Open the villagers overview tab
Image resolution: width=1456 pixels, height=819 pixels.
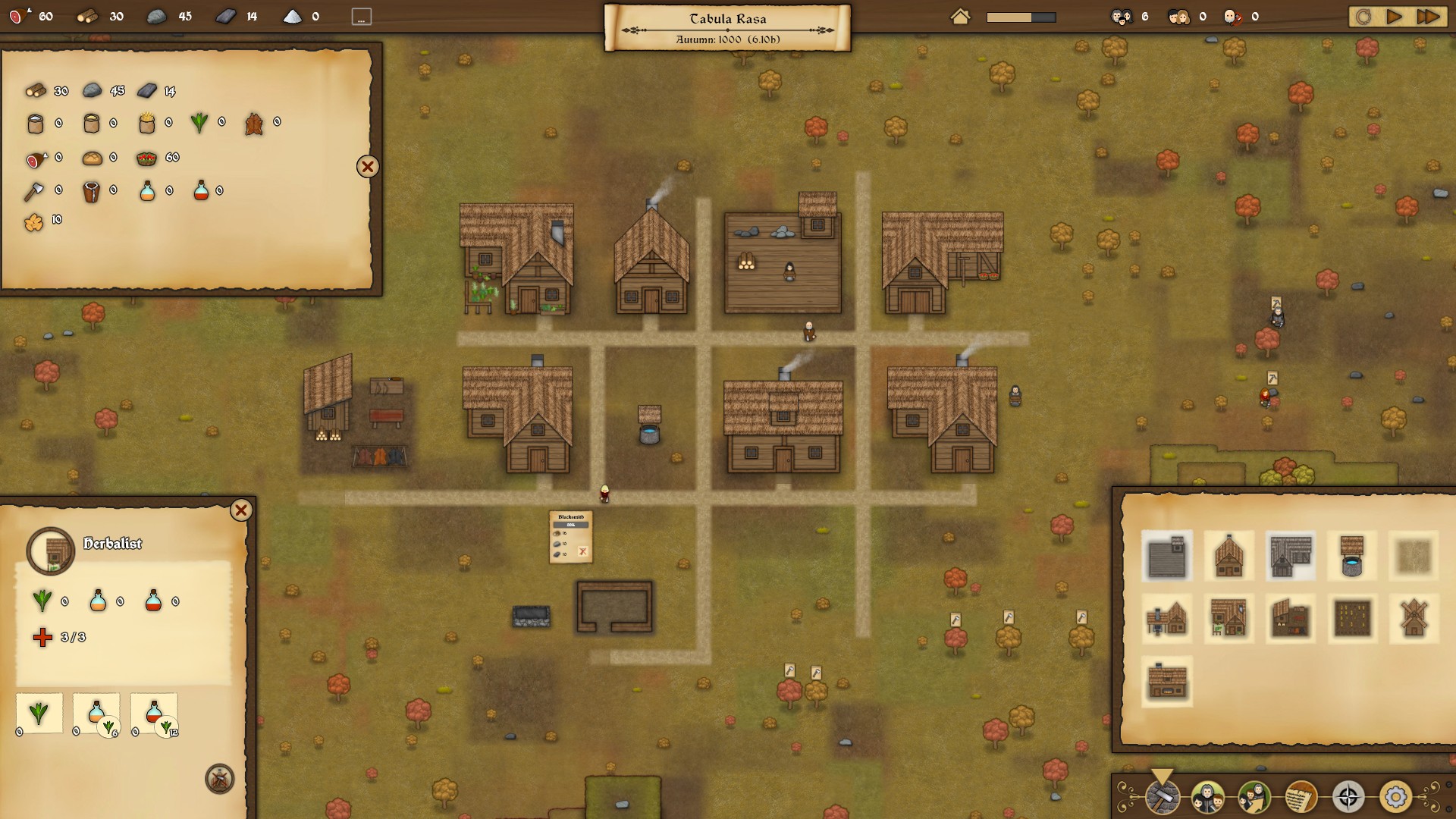point(1207,797)
